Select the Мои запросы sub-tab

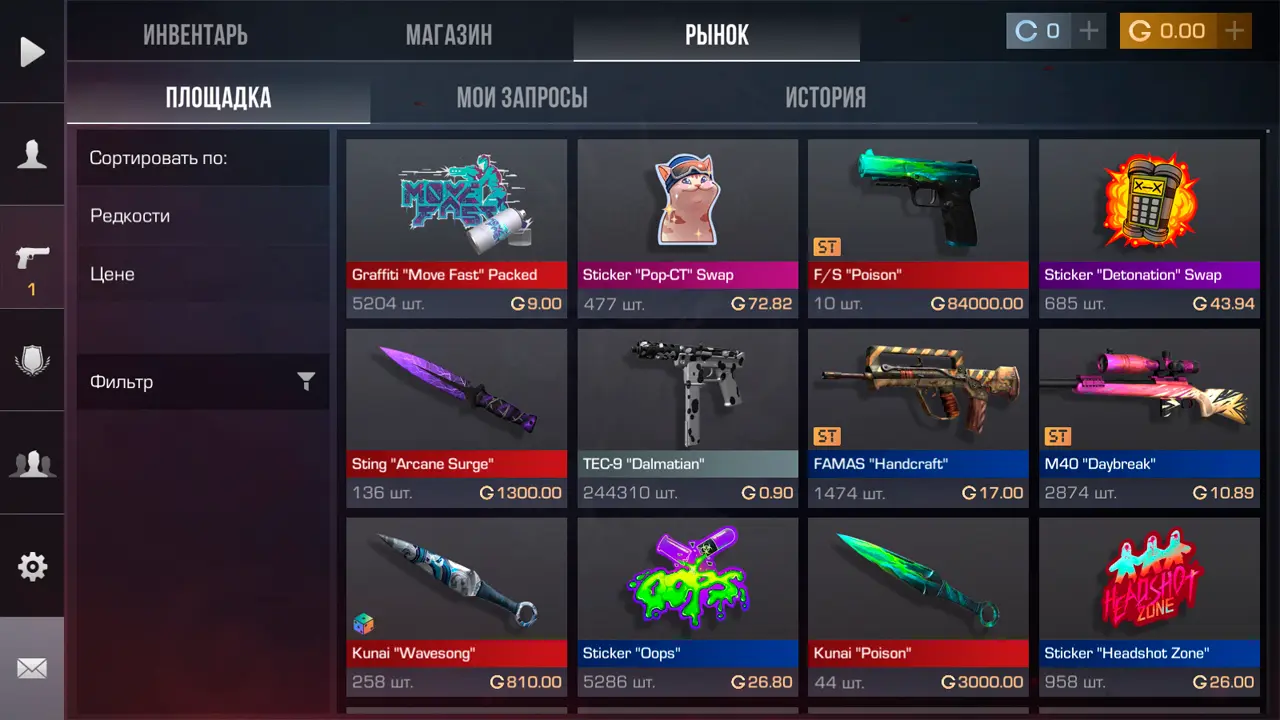pyautogui.click(x=521, y=98)
